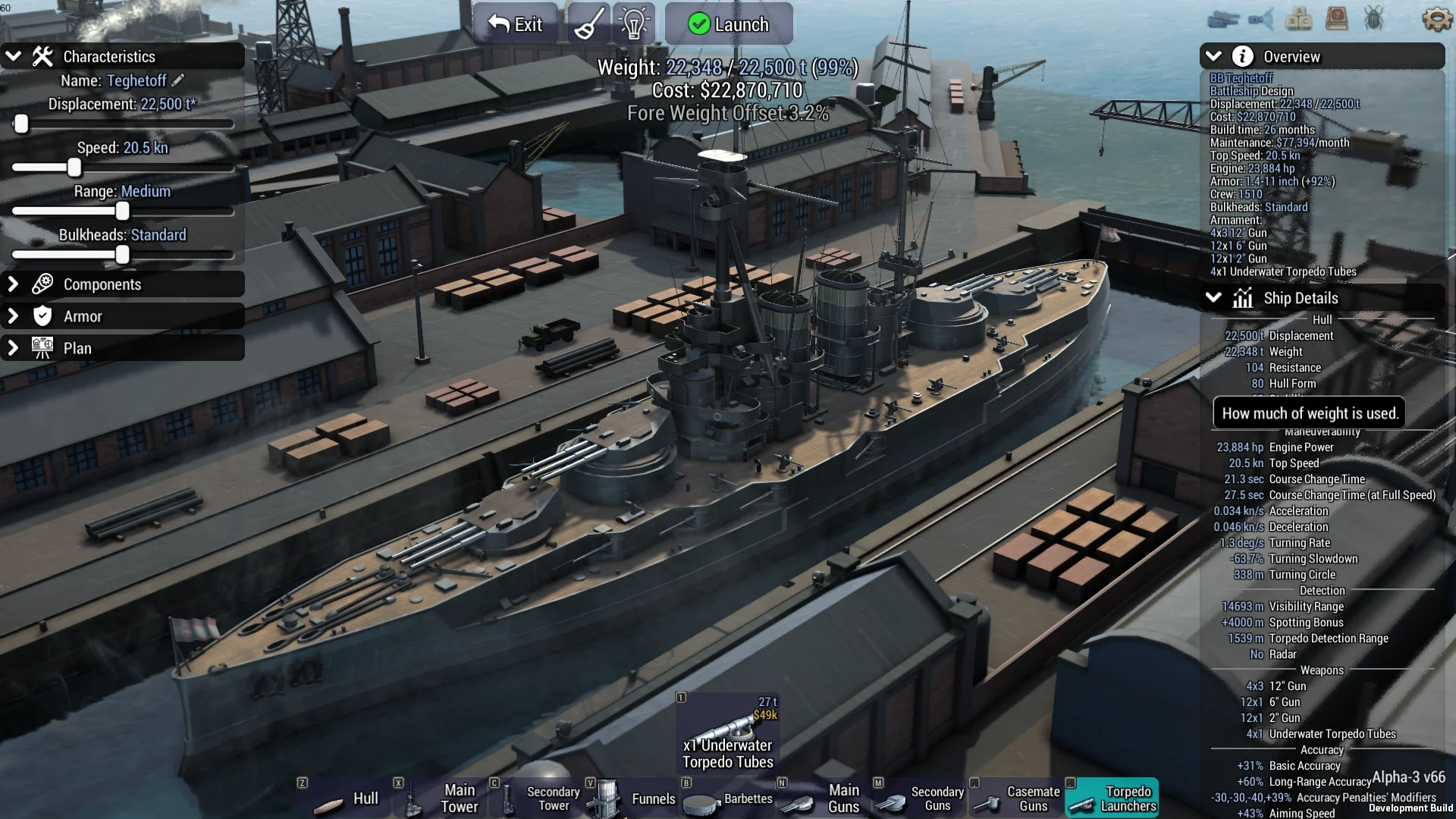Collapse the Ship Details panel
The width and height of the screenshot is (1456, 819).
[x=1213, y=298]
